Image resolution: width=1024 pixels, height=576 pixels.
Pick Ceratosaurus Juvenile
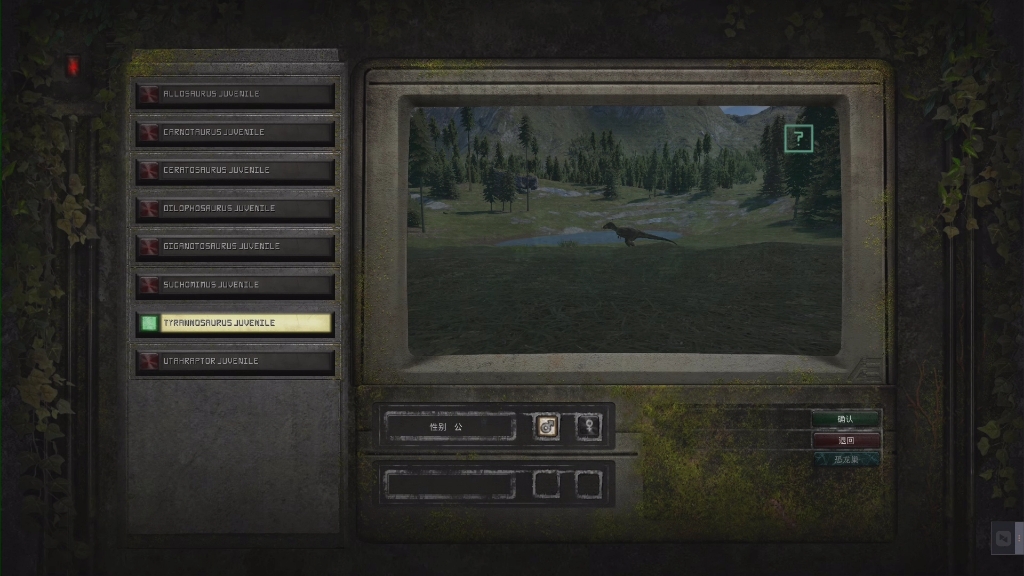pos(236,170)
